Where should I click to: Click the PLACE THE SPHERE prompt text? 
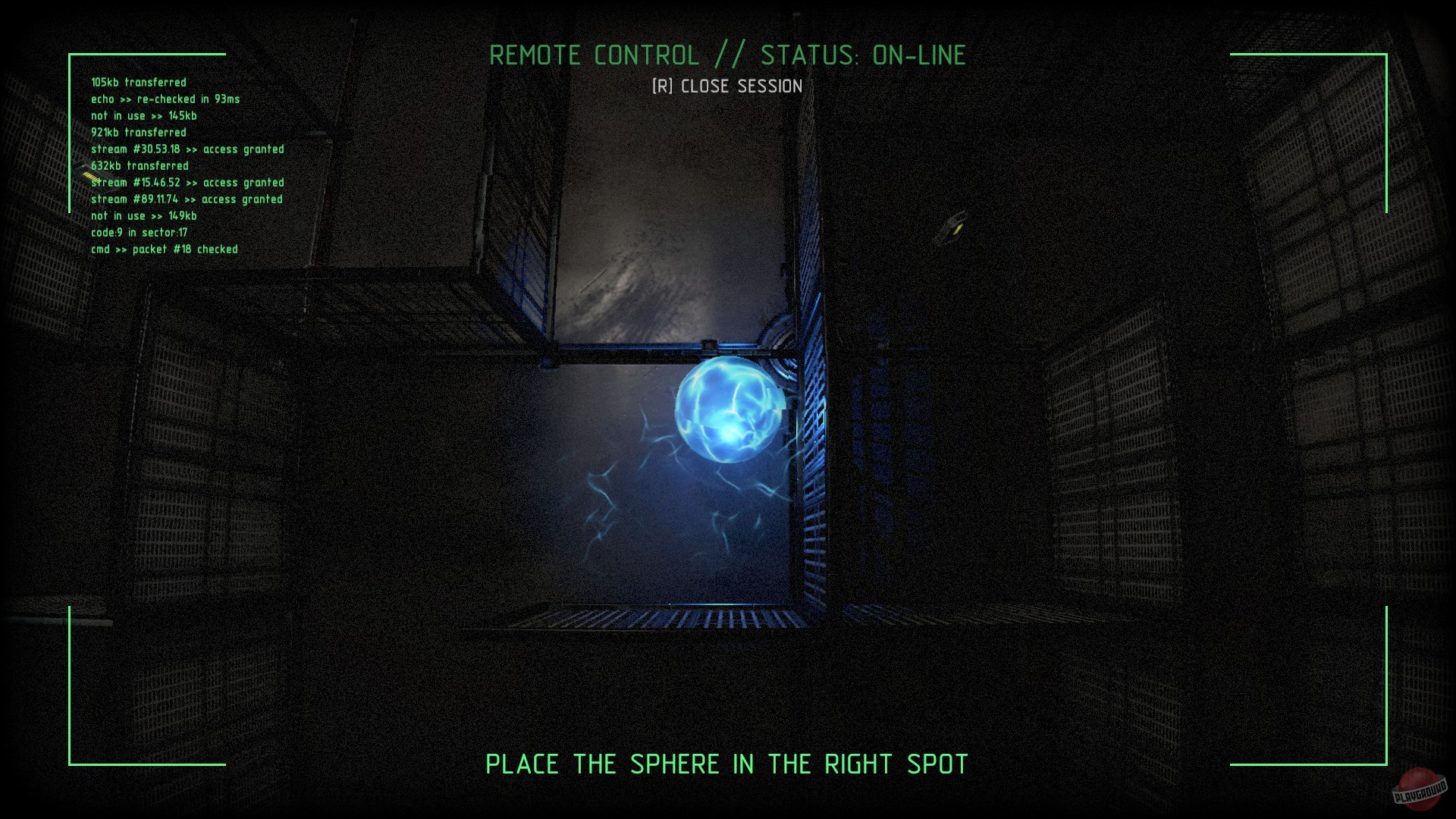click(x=728, y=764)
